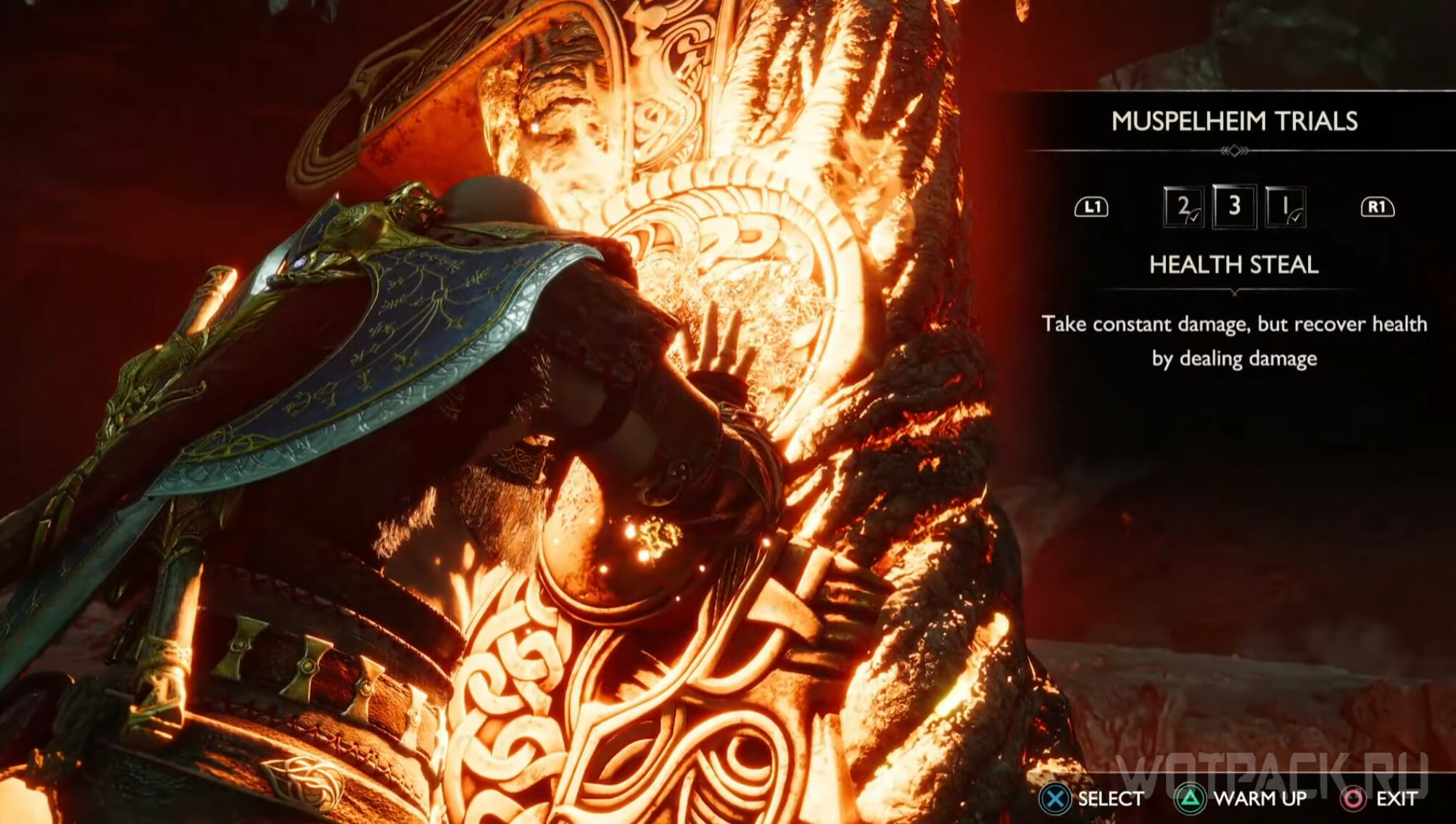
Task: Choose the highlighted trial 3 tile
Action: (x=1234, y=207)
